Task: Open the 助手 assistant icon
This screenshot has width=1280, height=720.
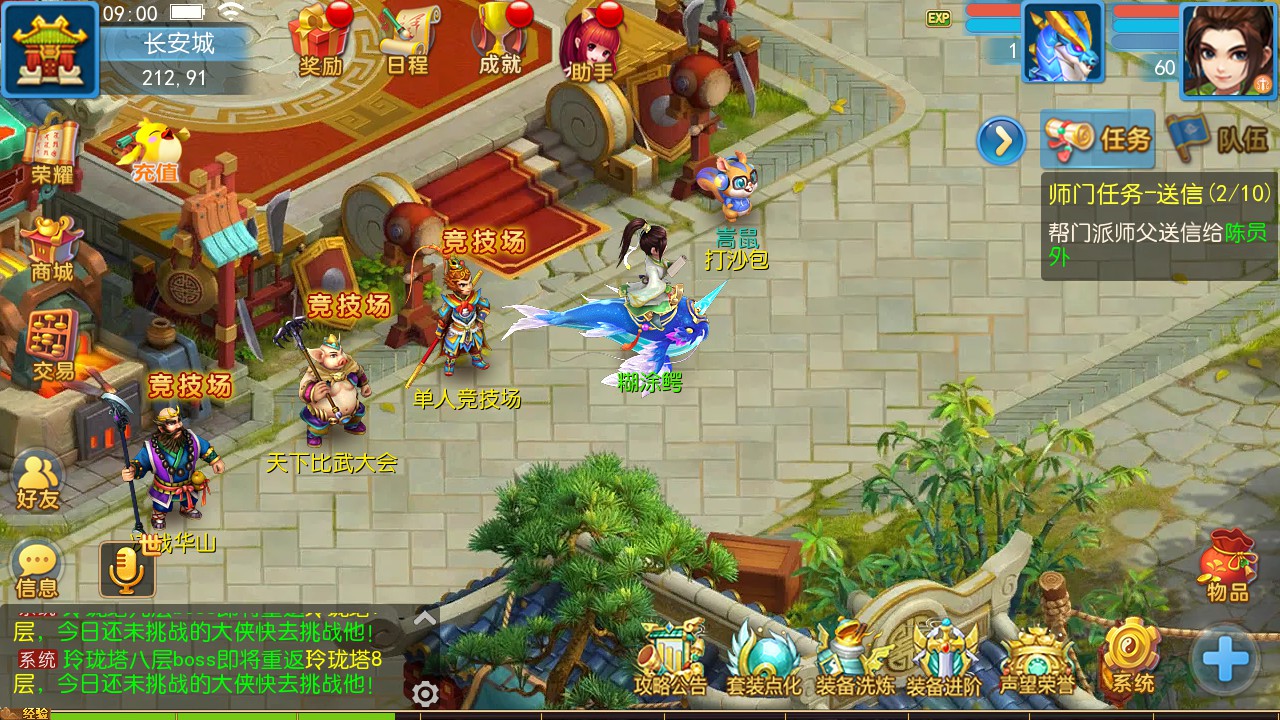Action: 590,42
